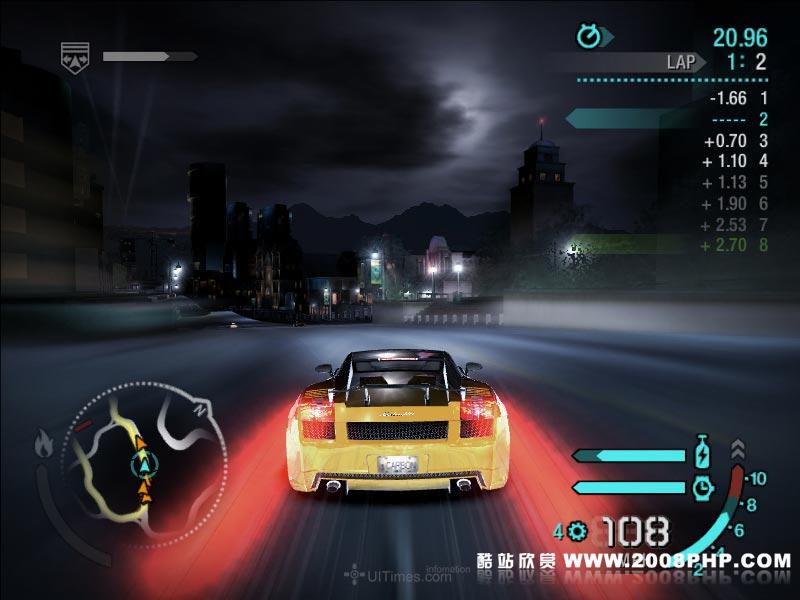Select the player arrow marker on the minimap
This screenshot has width=800, height=600.
click(146, 463)
